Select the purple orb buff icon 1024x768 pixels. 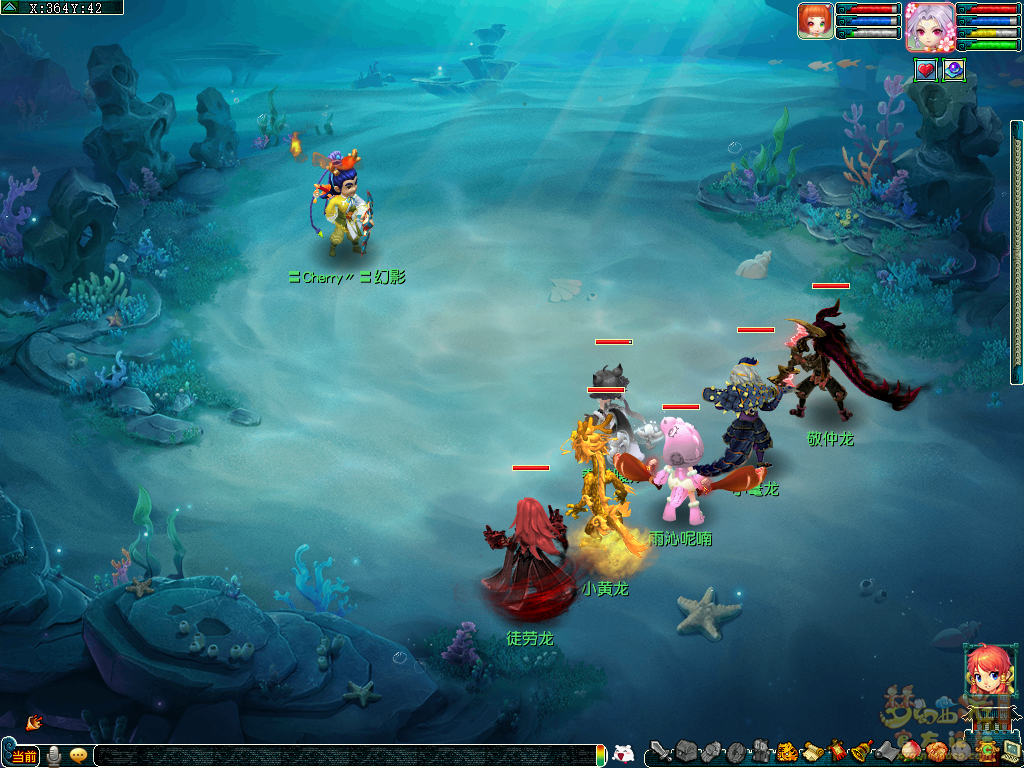(x=954, y=70)
